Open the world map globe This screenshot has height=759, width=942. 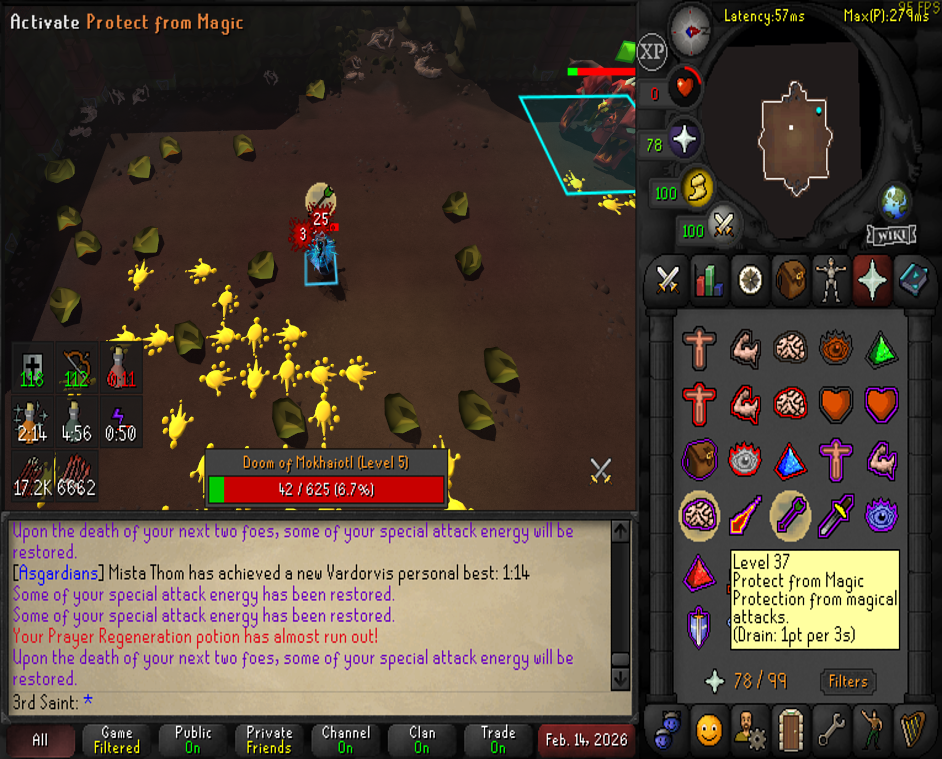pyautogui.click(x=895, y=203)
